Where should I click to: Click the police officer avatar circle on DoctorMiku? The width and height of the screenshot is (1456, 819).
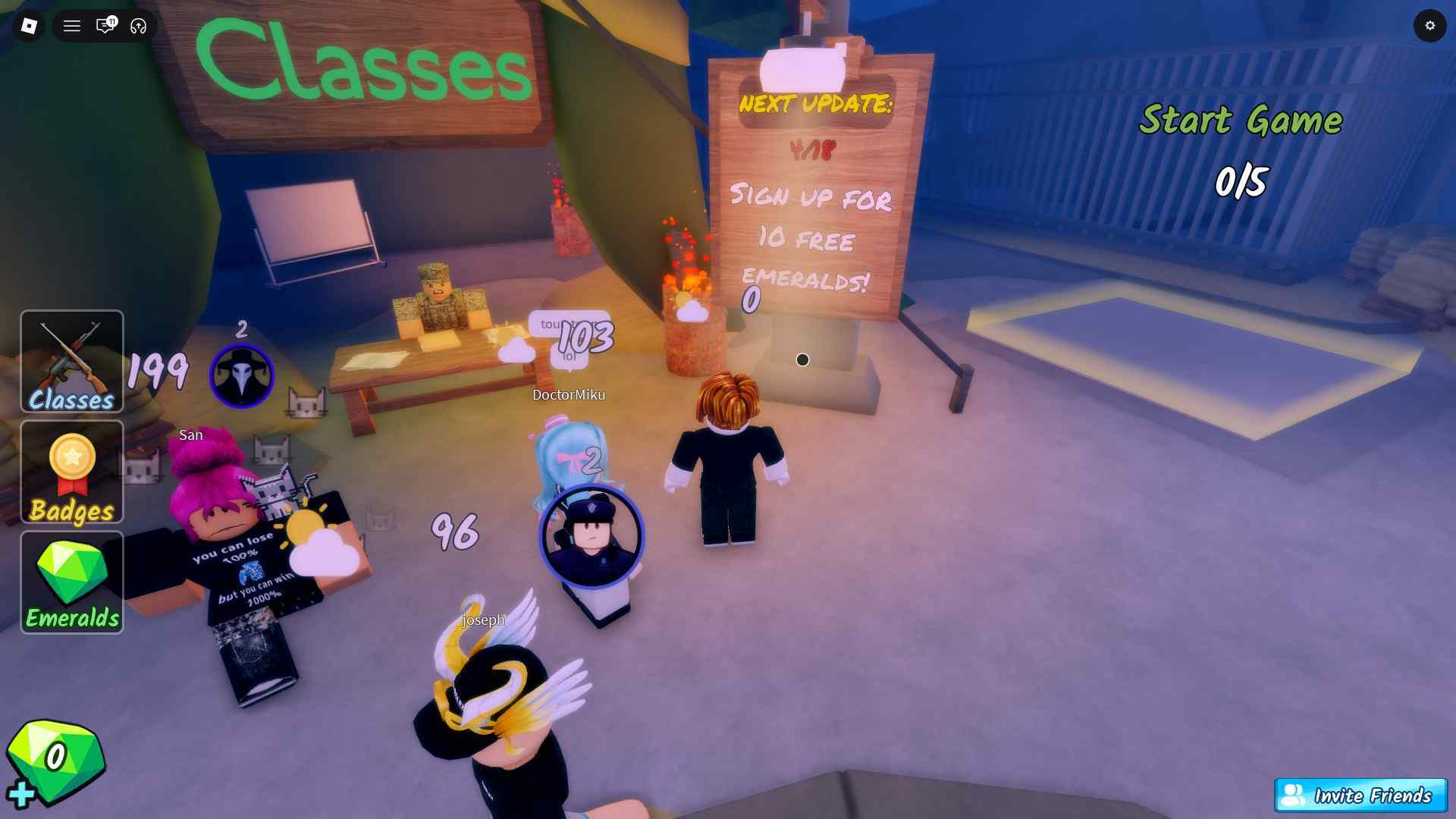click(x=591, y=536)
